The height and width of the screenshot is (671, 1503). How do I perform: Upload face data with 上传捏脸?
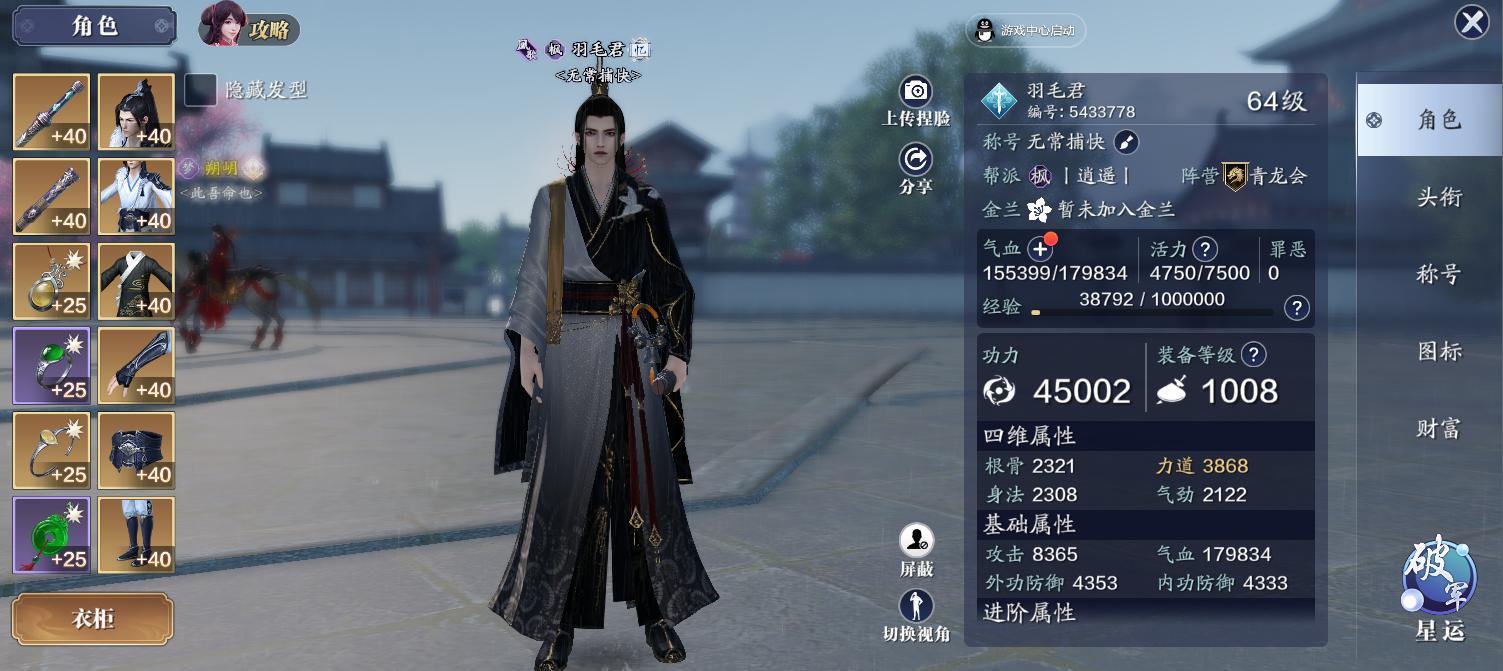[916, 99]
